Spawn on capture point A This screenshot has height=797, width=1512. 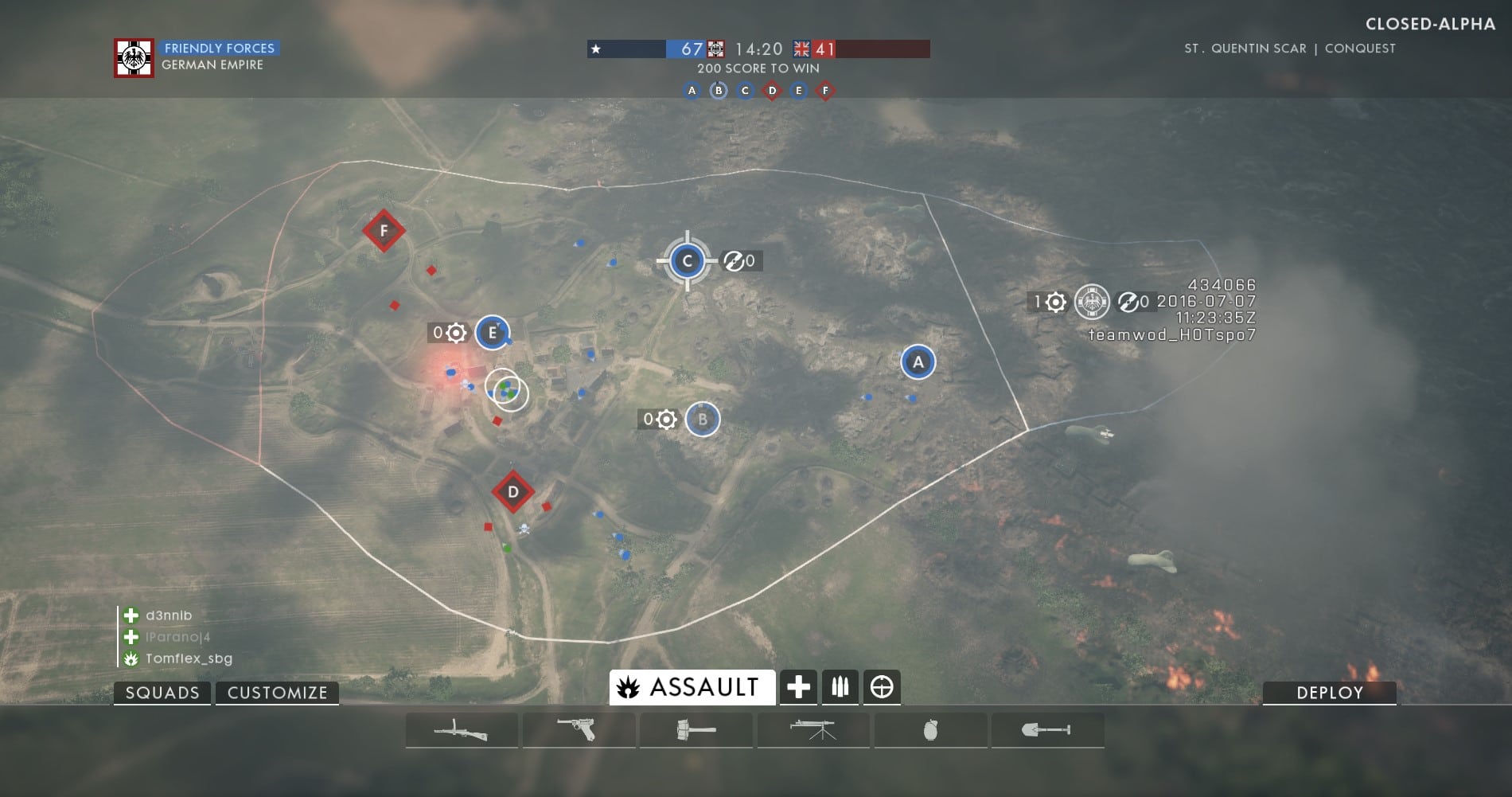click(918, 362)
